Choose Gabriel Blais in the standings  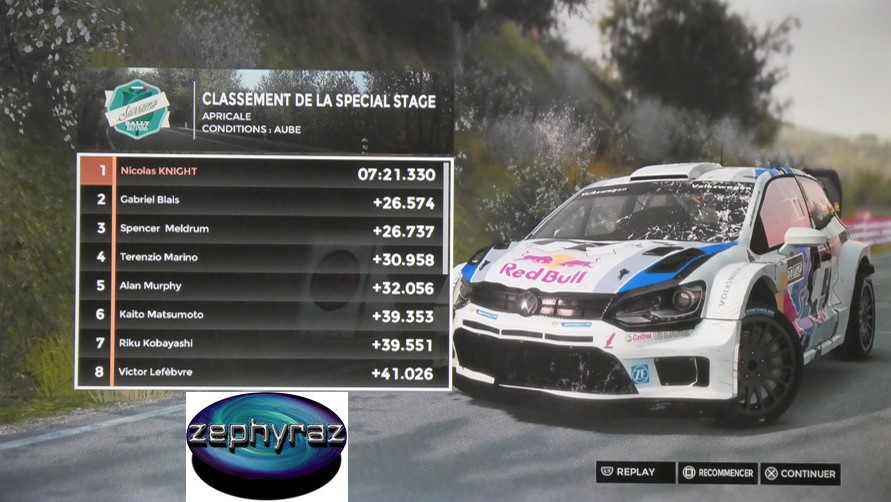pos(264,200)
